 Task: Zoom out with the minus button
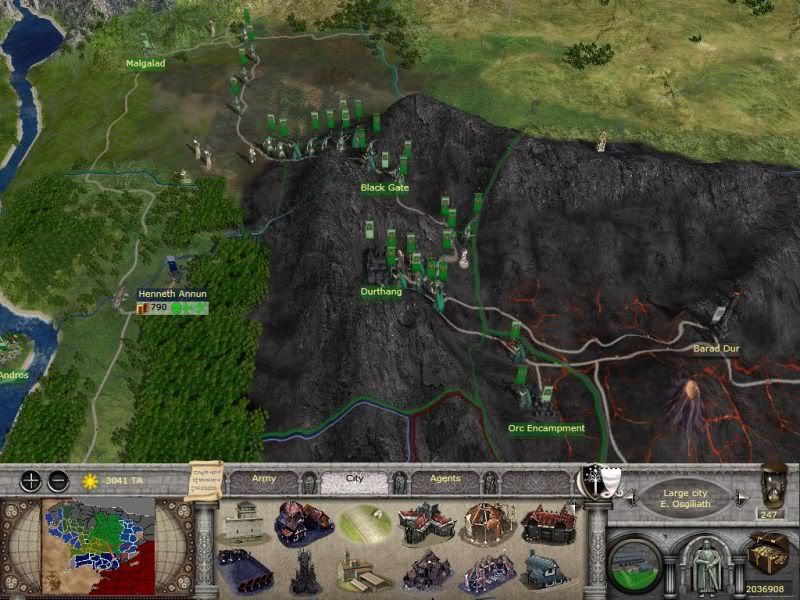point(58,480)
